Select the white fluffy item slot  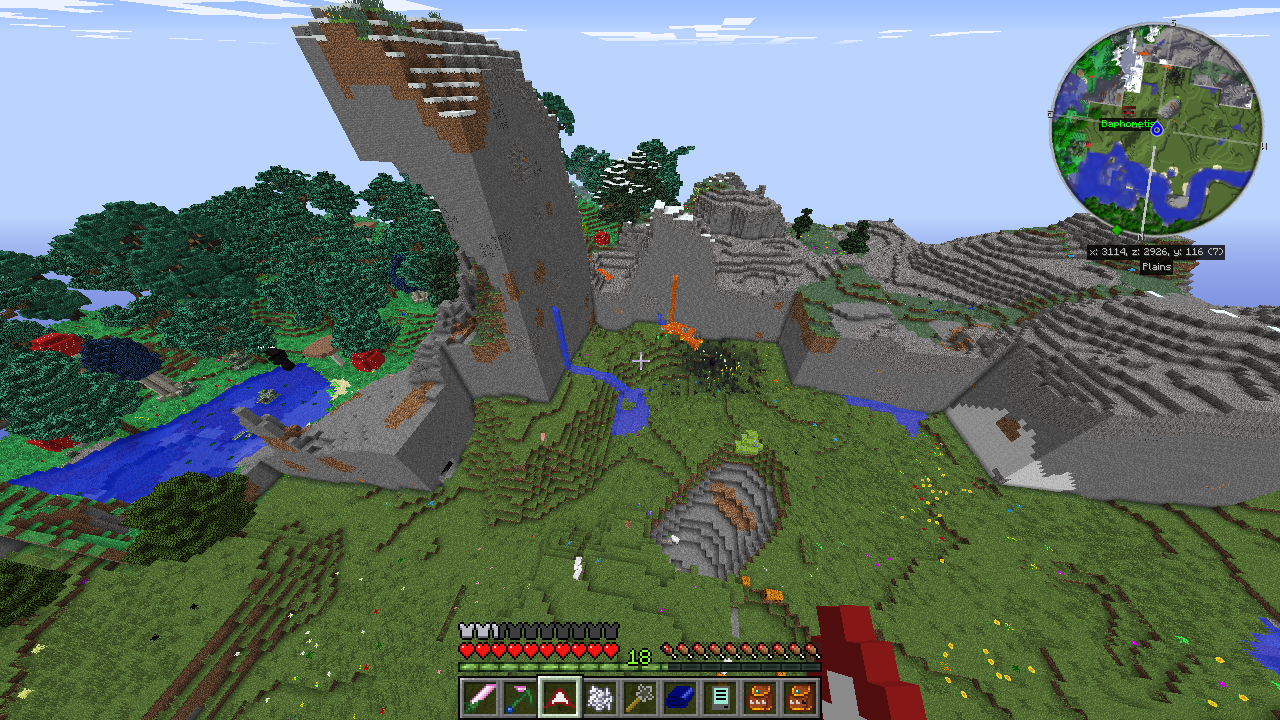pyautogui.click(x=600, y=697)
